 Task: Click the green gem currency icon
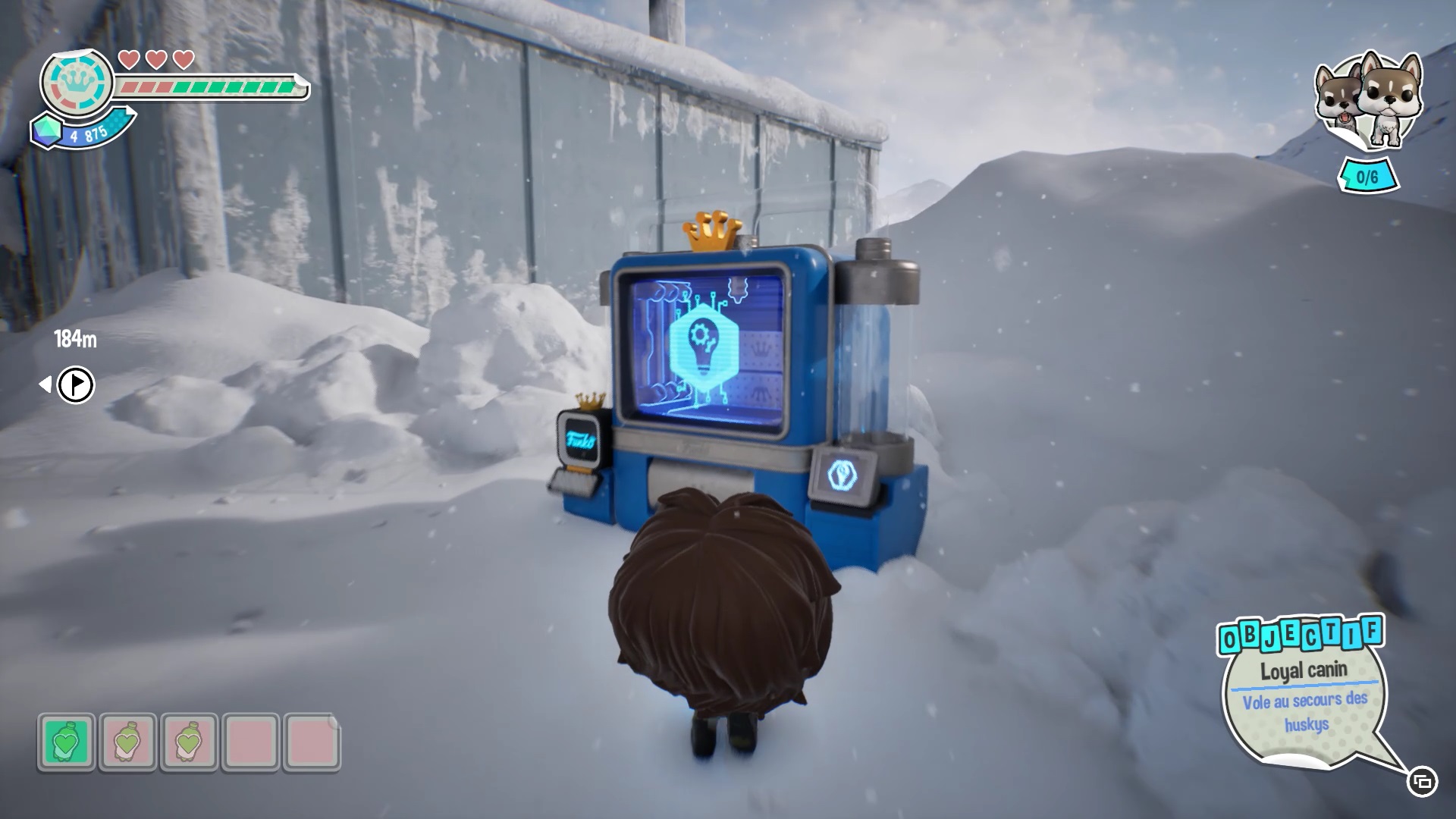[47, 130]
